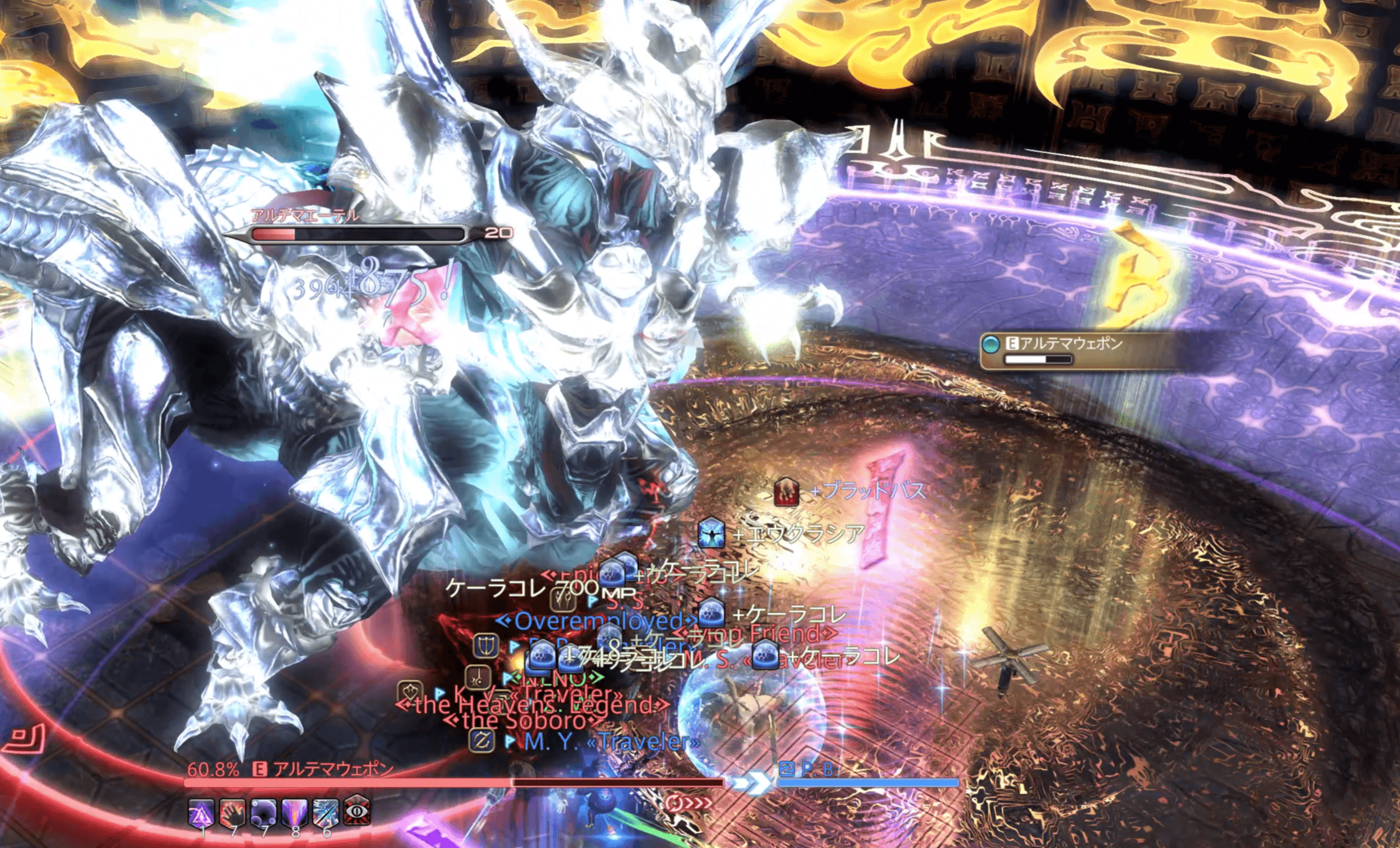Select the red hand debuff icon

point(233,812)
